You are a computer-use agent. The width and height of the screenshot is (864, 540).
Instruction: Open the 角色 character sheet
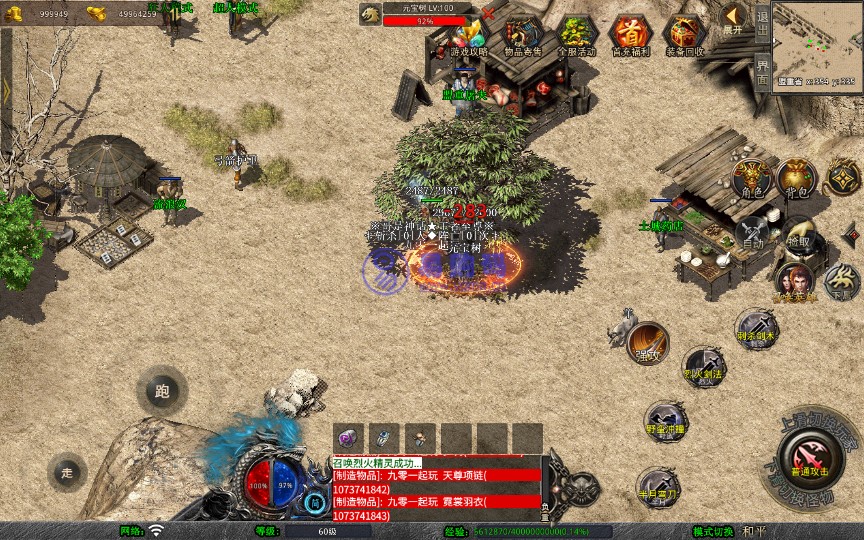point(749,179)
